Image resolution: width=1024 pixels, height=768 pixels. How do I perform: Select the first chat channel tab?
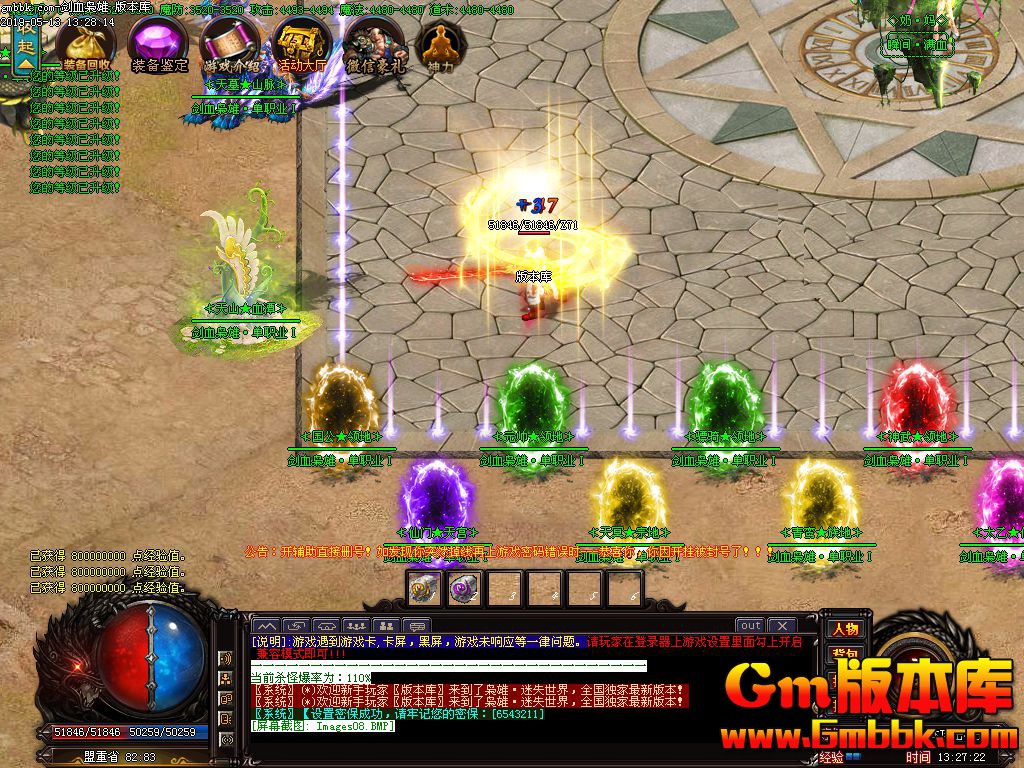[265, 626]
